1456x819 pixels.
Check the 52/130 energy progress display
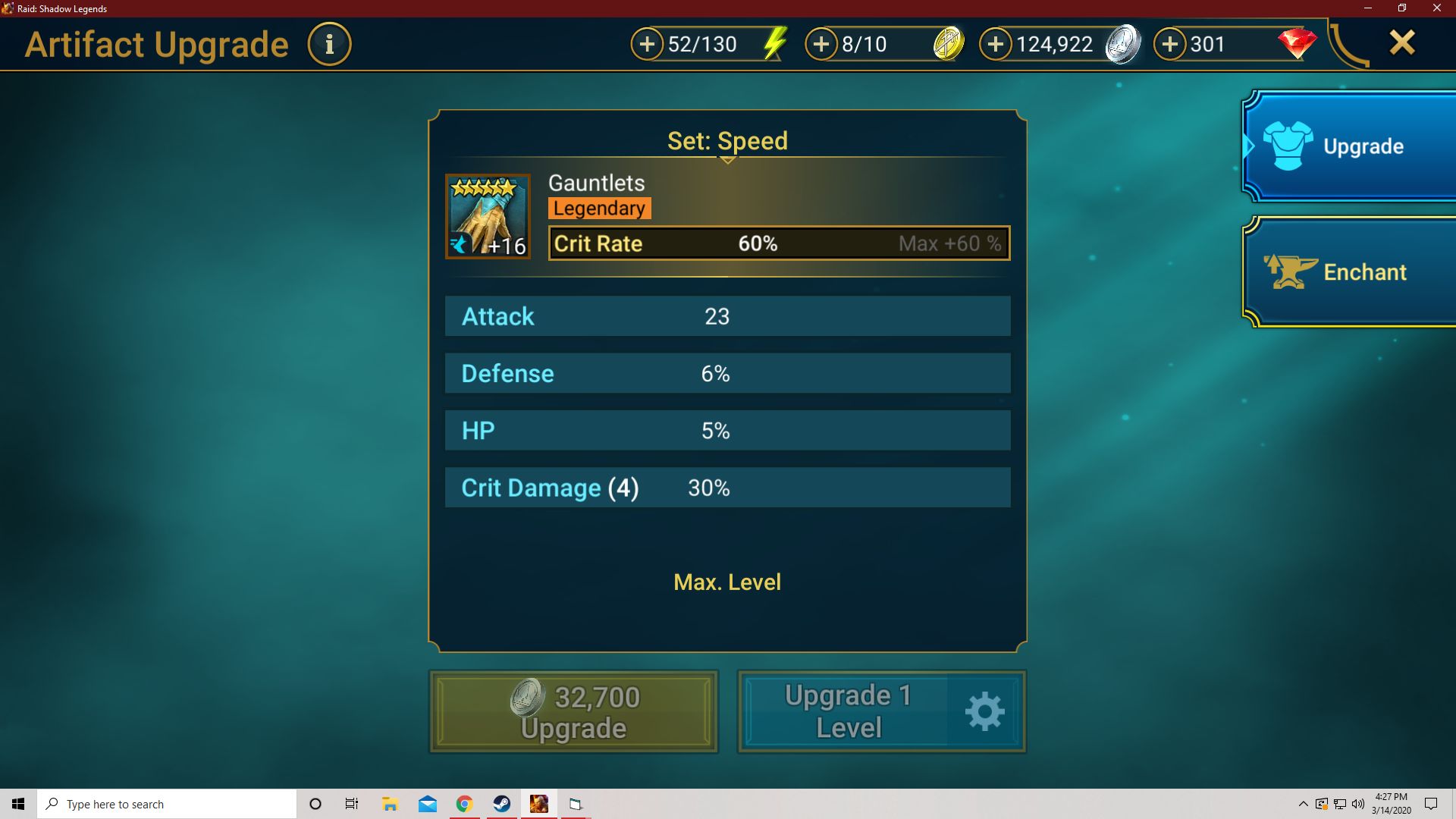point(705,44)
